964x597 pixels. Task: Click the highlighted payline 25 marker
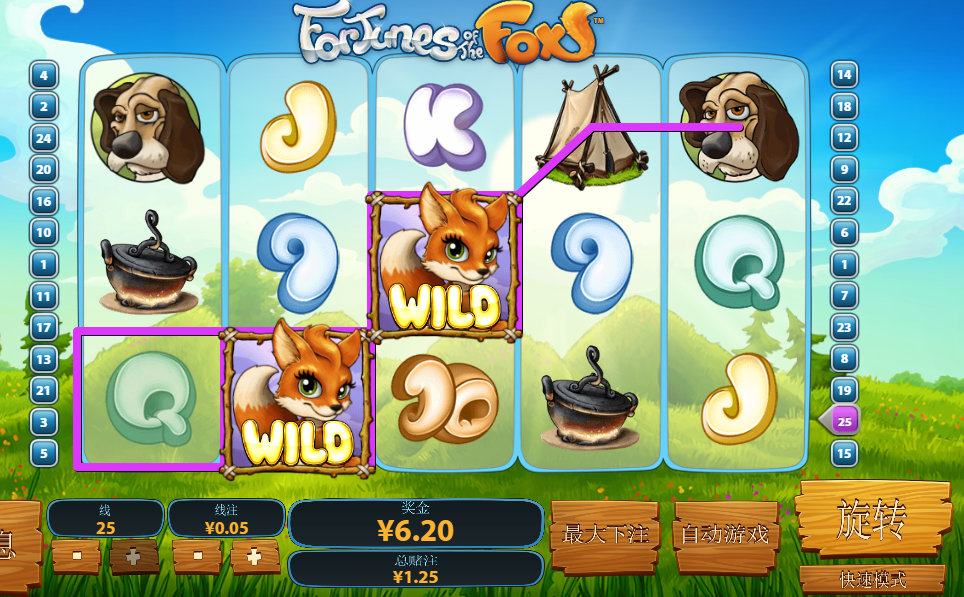(x=845, y=421)
